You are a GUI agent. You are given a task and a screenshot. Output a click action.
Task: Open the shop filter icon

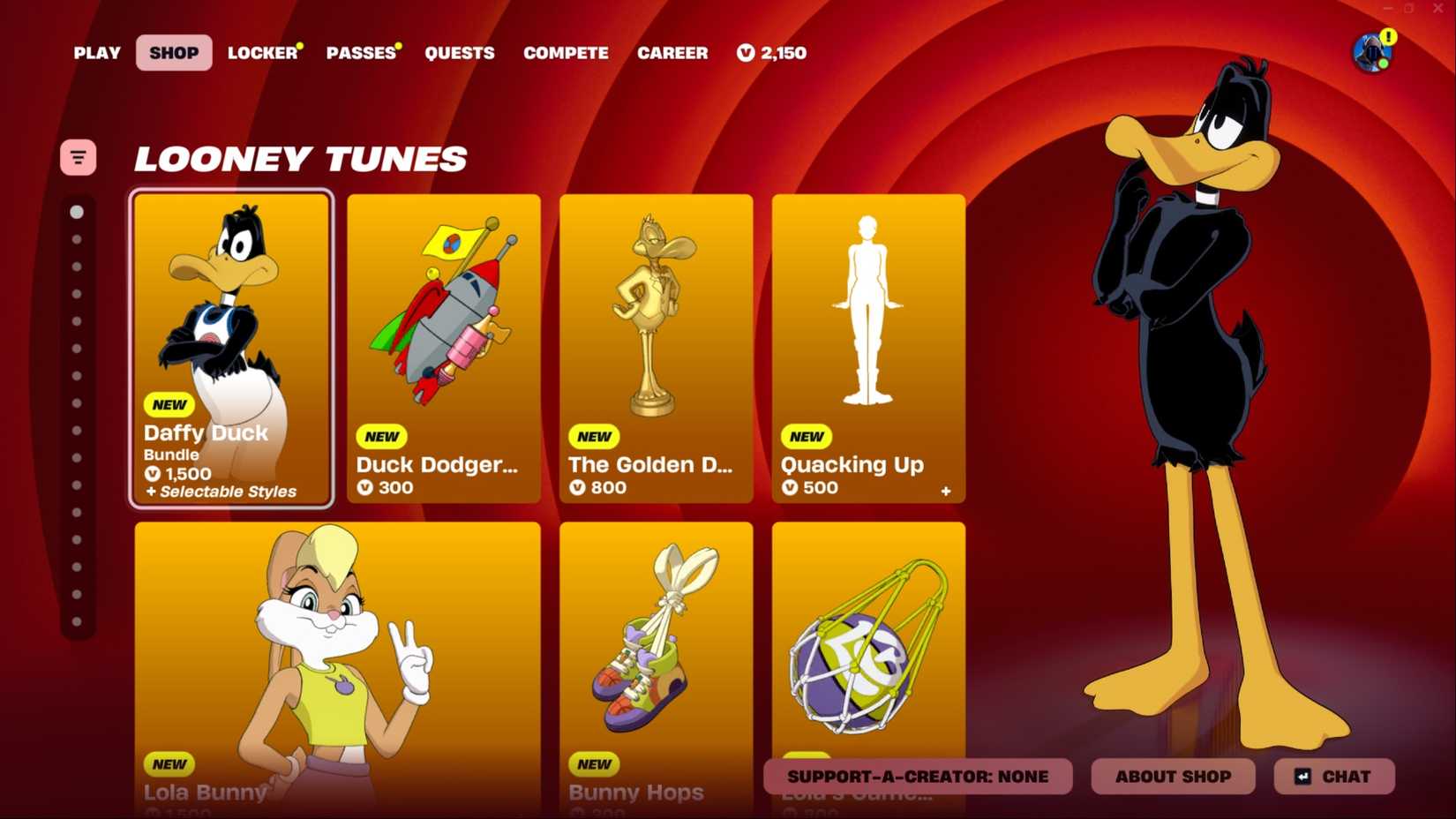coord(78,157)
